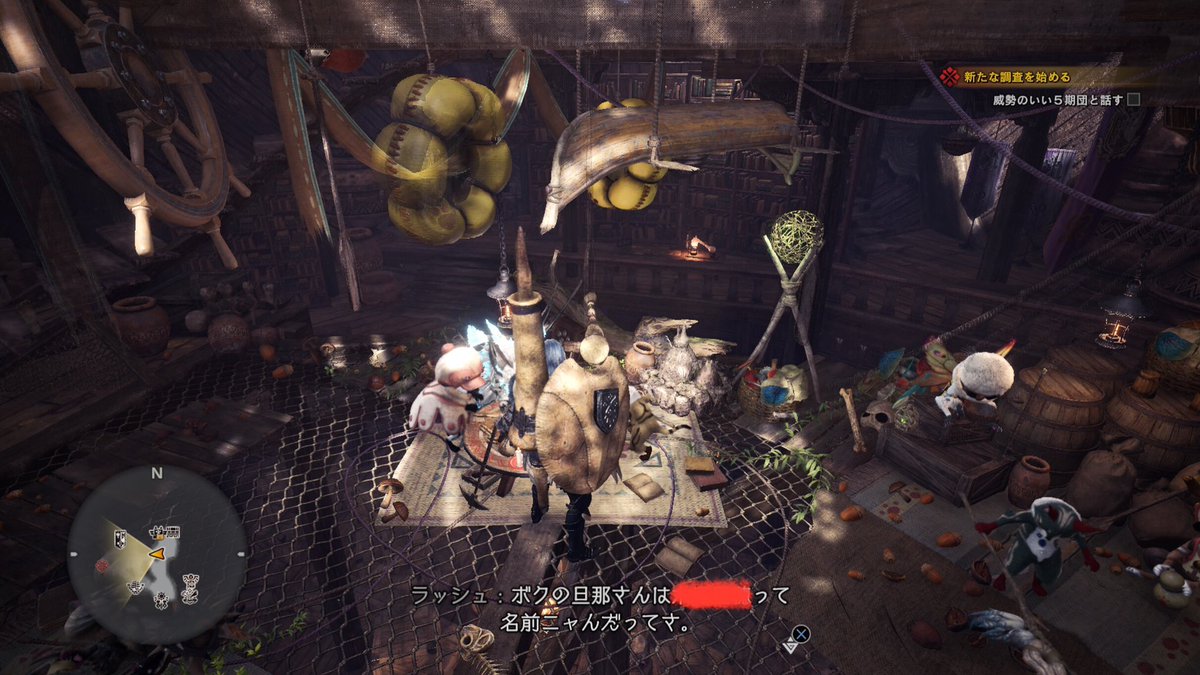Select the shield banner marker on the minimap
1200x675 pixels.
click(120, 540)
